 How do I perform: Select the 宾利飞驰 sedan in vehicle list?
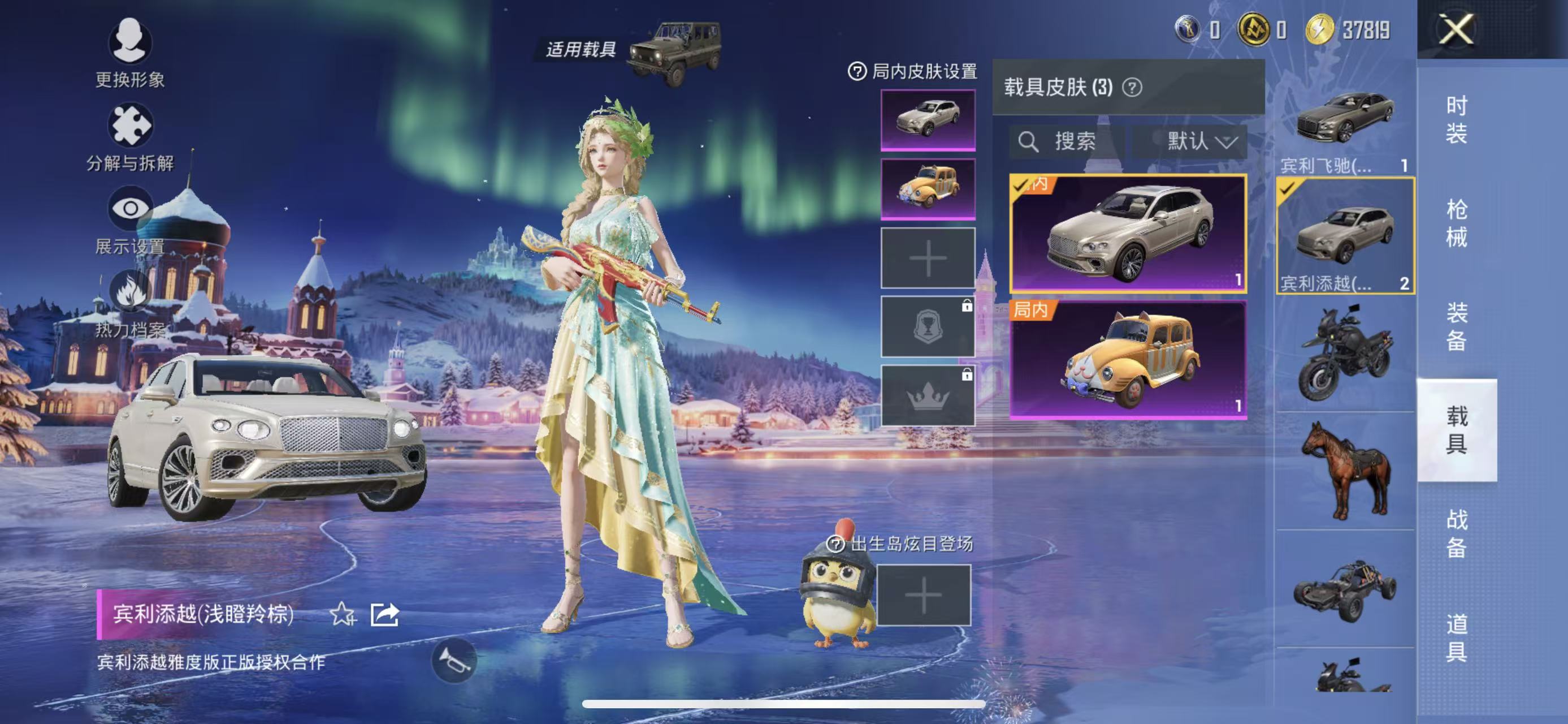point(1344,122)
